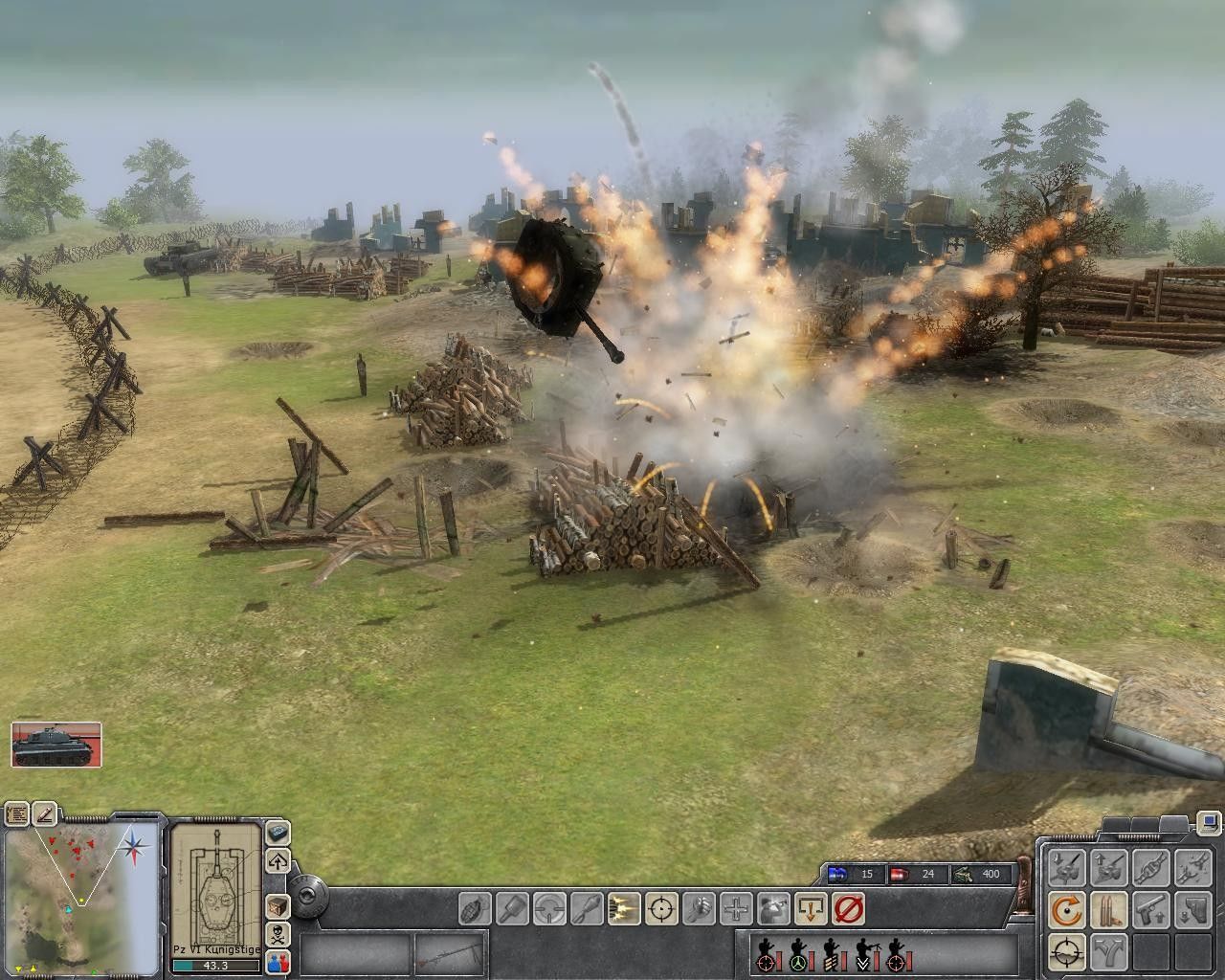Activate the red cancel order icon
The width and height of the screenshot is (1225, 980).
(848, 907)
